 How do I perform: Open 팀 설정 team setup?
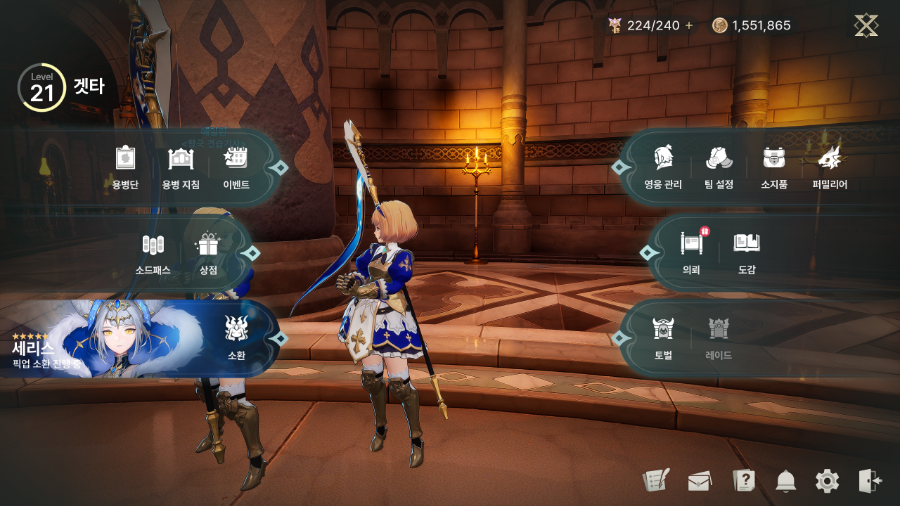coord(719,165)
